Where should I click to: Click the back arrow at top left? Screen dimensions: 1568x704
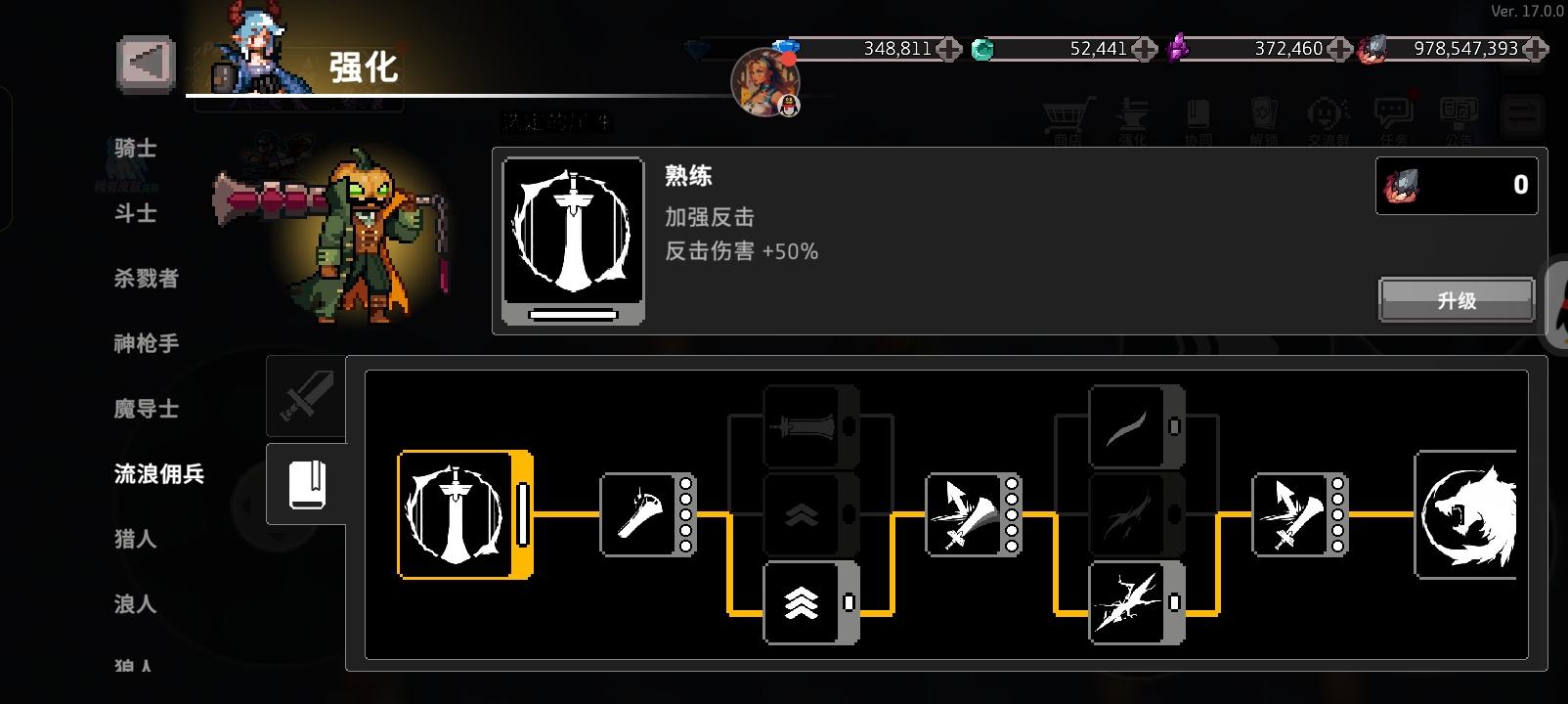pyautogui.click(x=144, y=63)
